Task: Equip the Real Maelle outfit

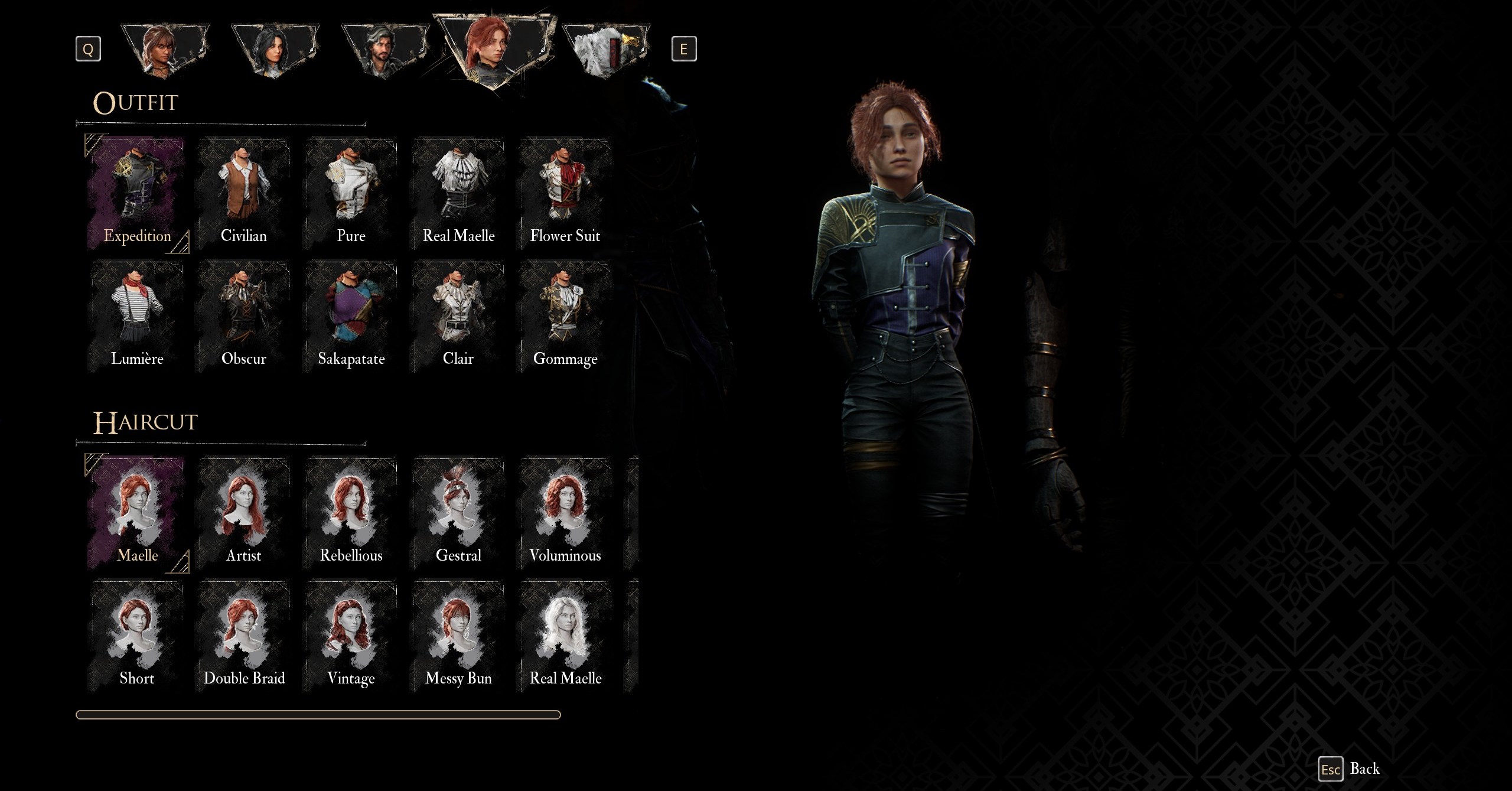Action: (x=458, y=195)
